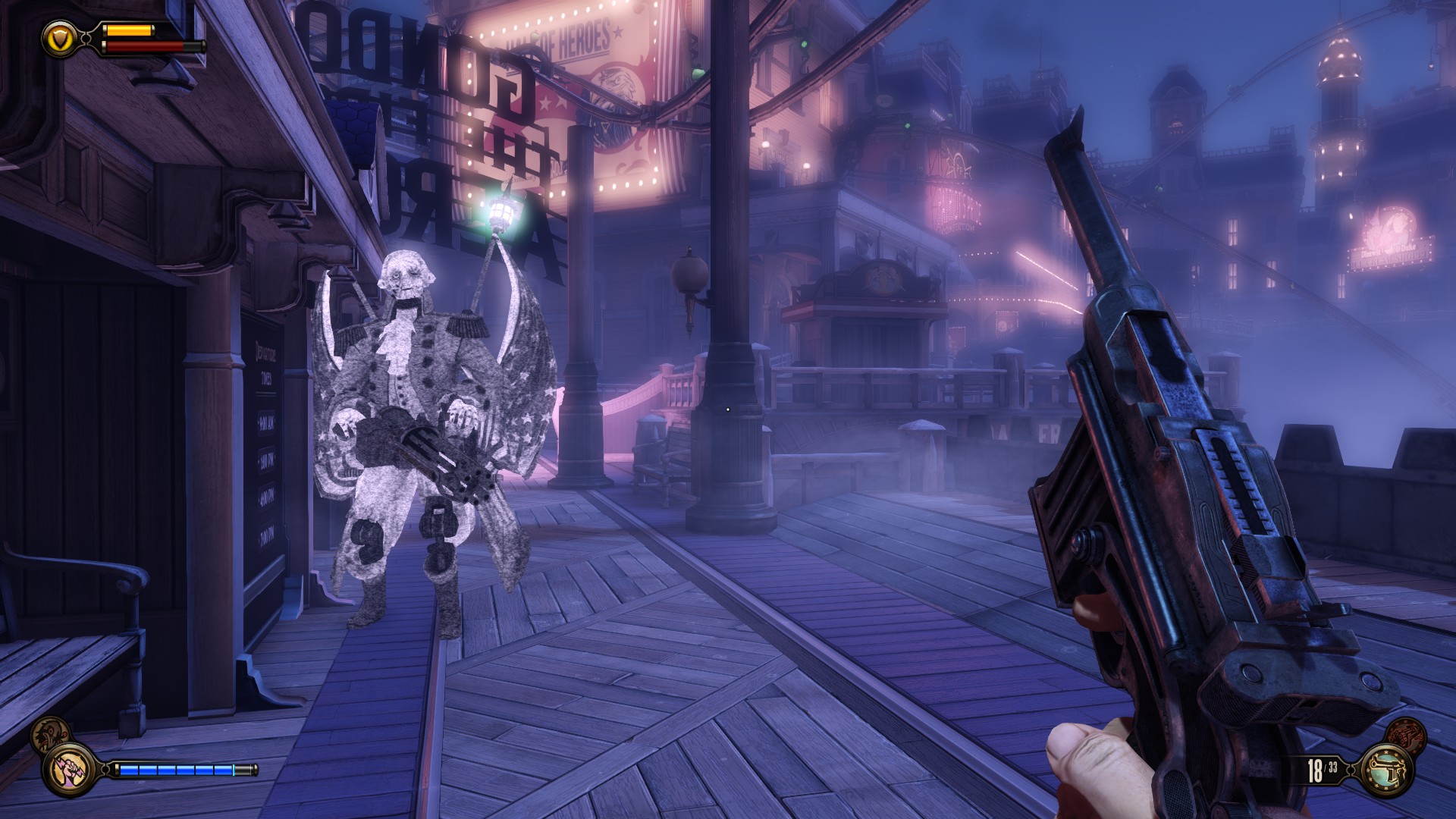This screenshot has width=1456, height=819.
Task: Select the Shock Jockey lightning fist vigor
Action: click(x=70, y=770)
